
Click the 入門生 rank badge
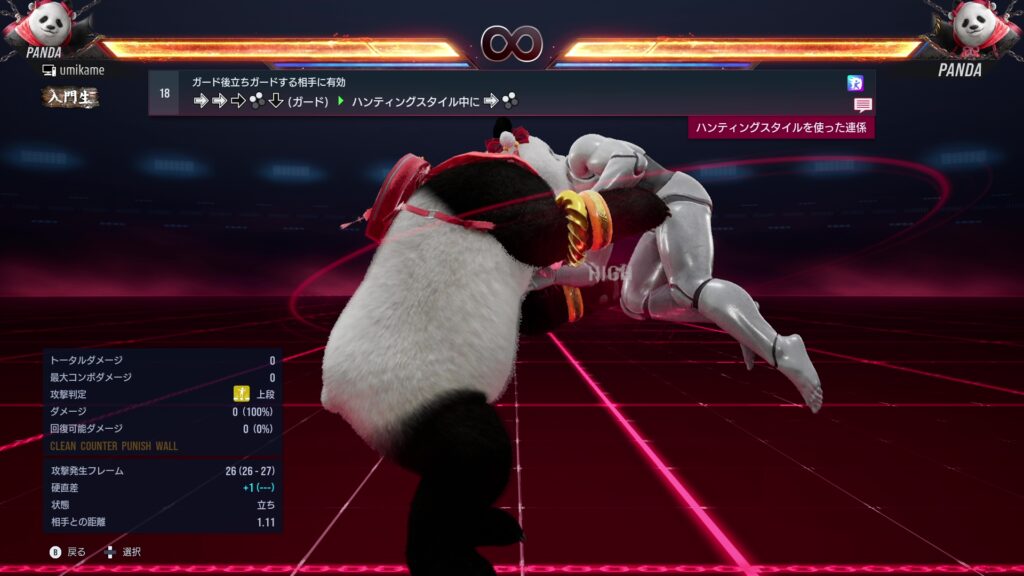[70, 96]
